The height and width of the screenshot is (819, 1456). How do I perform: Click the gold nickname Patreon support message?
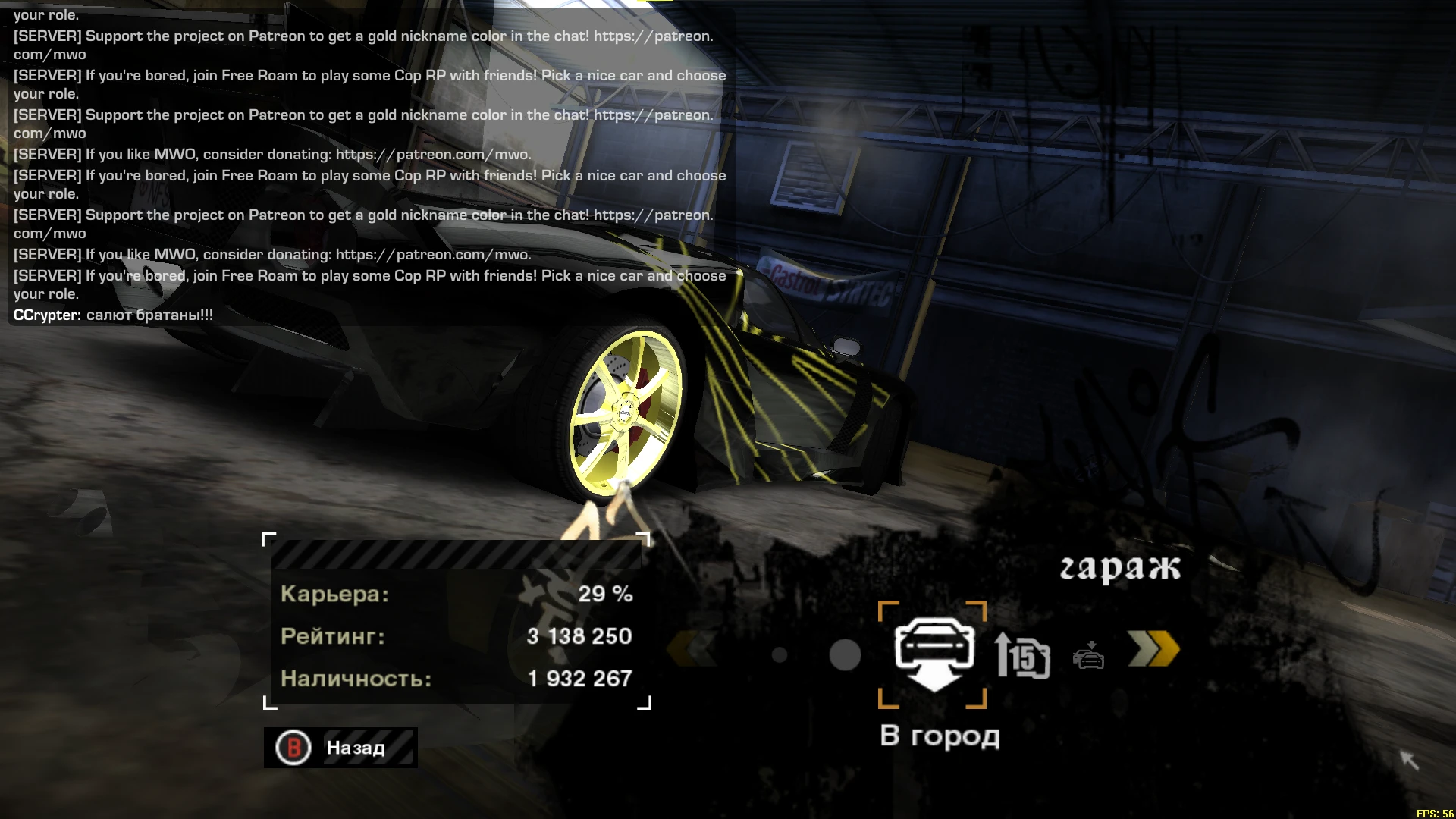[362, 215]
